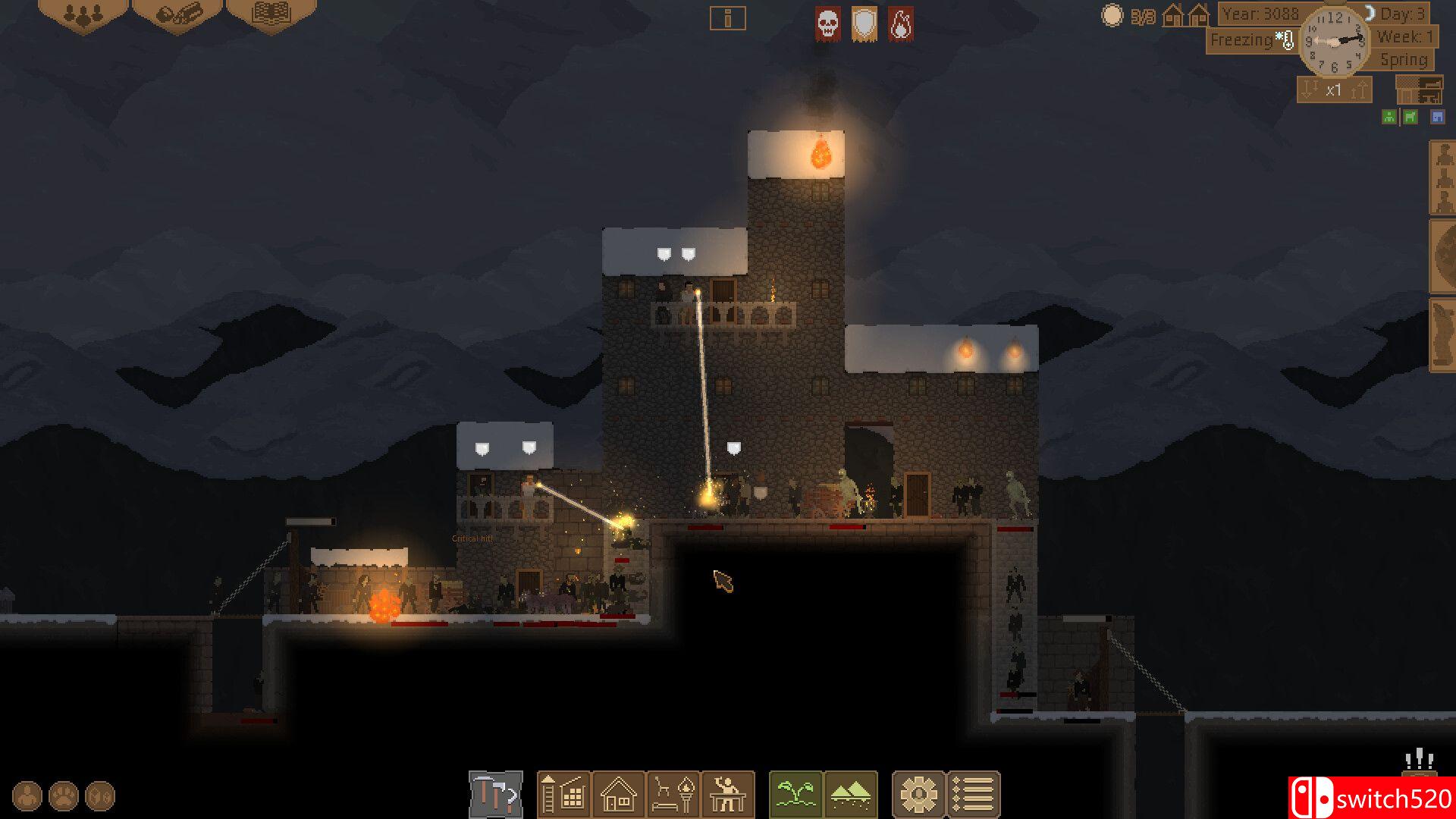
Task: Open the house construction menu
Action: (x=618, y=795)
